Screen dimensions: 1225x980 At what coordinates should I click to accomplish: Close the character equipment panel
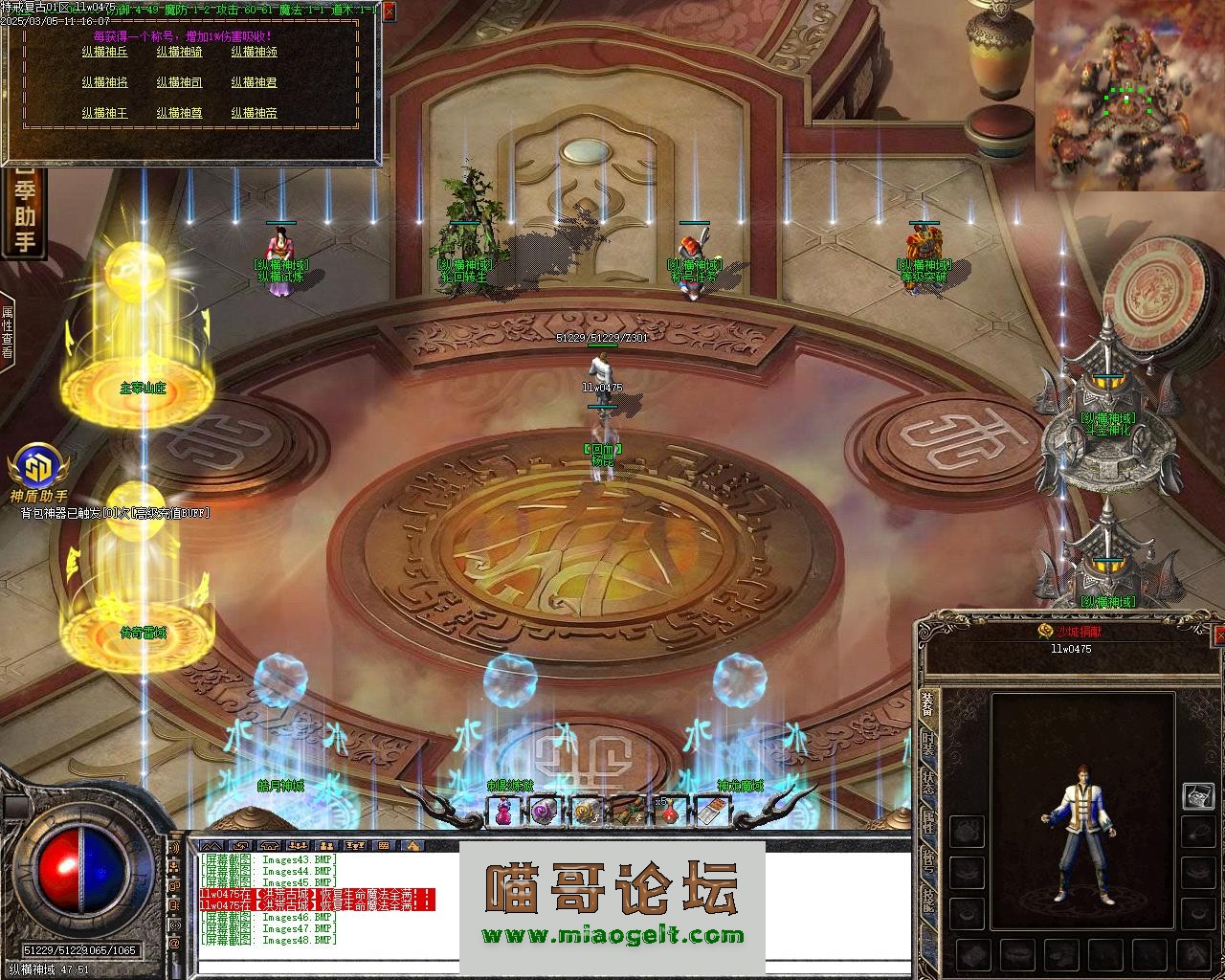pyautogui.click(x=1218, y=635)
